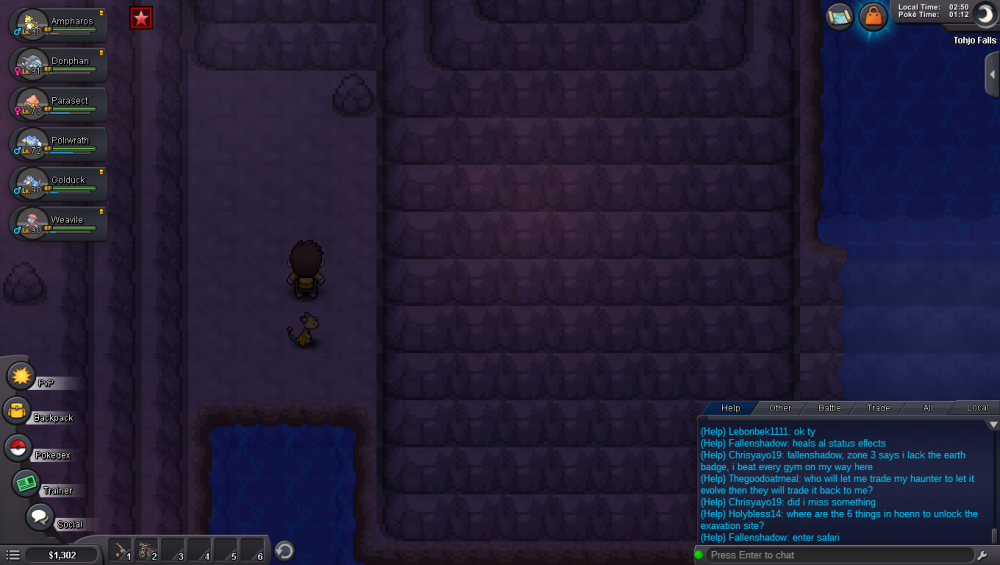This screenshot has width=1000, height=565.
Task: Open the Pokedex
Action: 18,449
